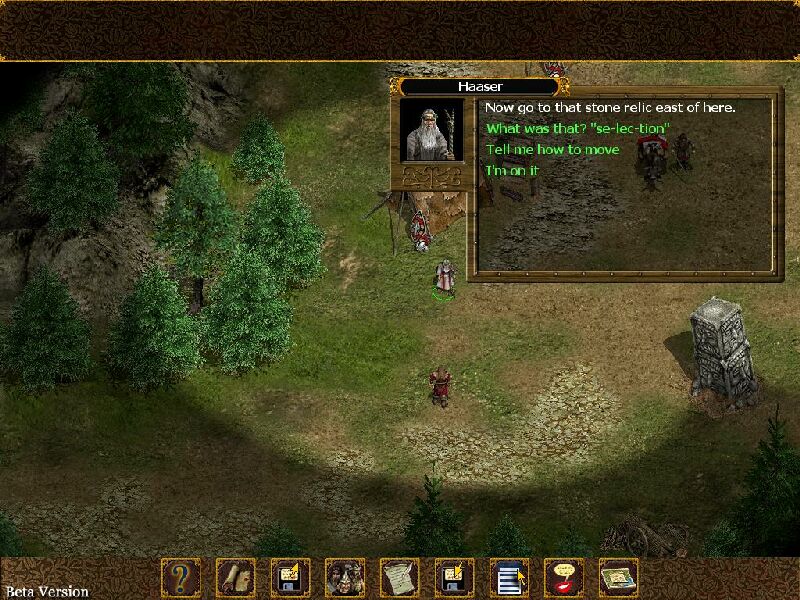Open the blue list menu icon

click(509, 578)
